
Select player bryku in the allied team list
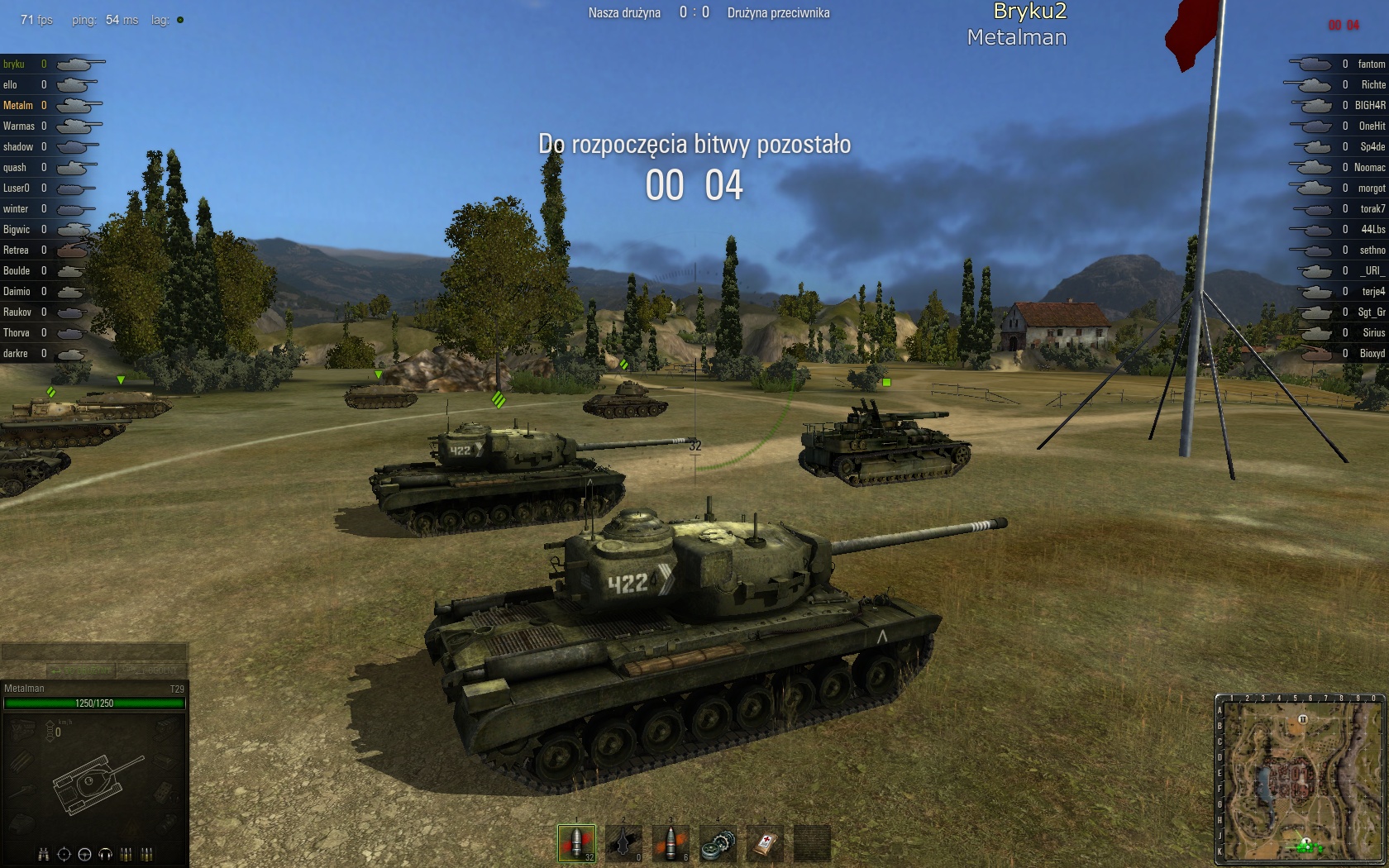coord(14,64)
